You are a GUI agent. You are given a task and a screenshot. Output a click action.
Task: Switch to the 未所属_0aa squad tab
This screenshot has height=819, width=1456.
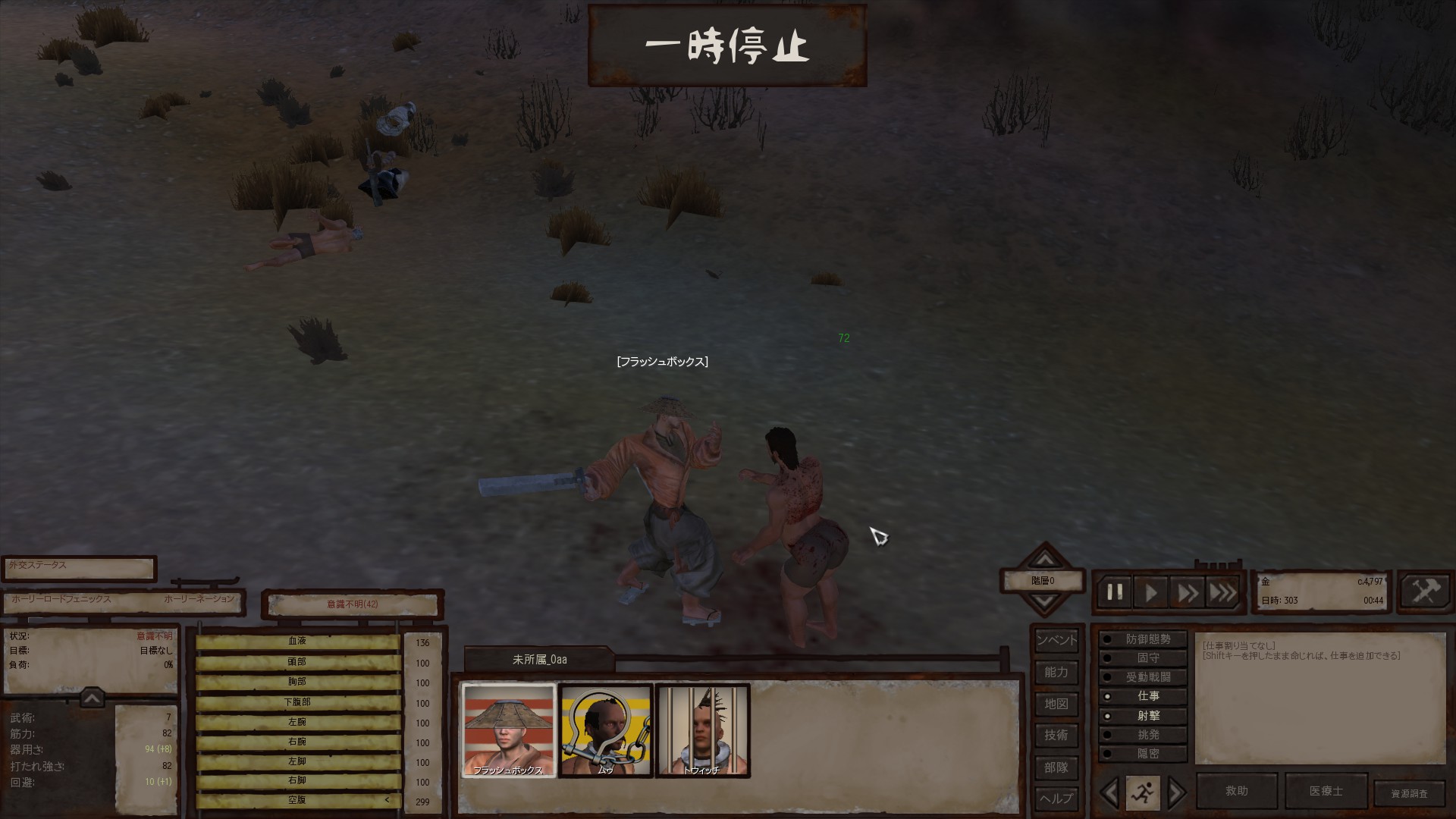[539, 660]
